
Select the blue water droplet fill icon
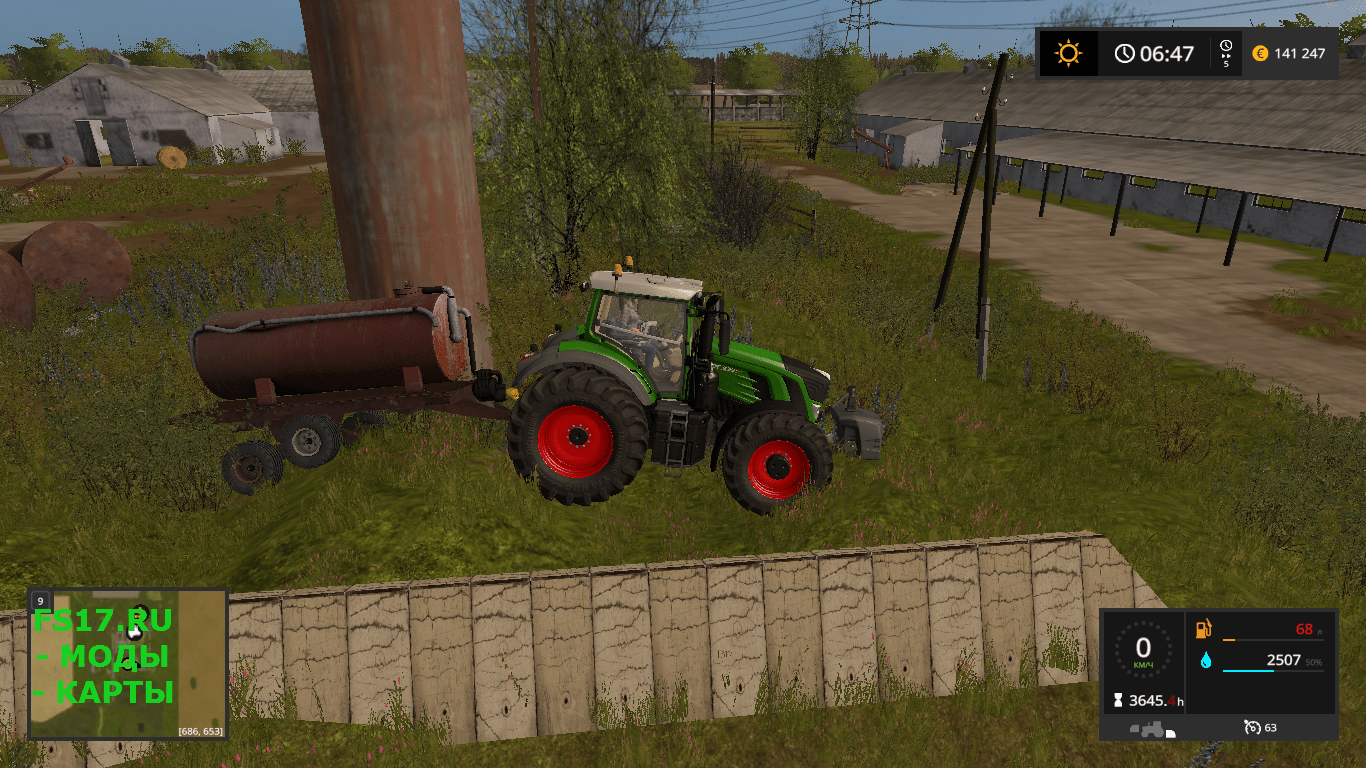pos(1206,661)
